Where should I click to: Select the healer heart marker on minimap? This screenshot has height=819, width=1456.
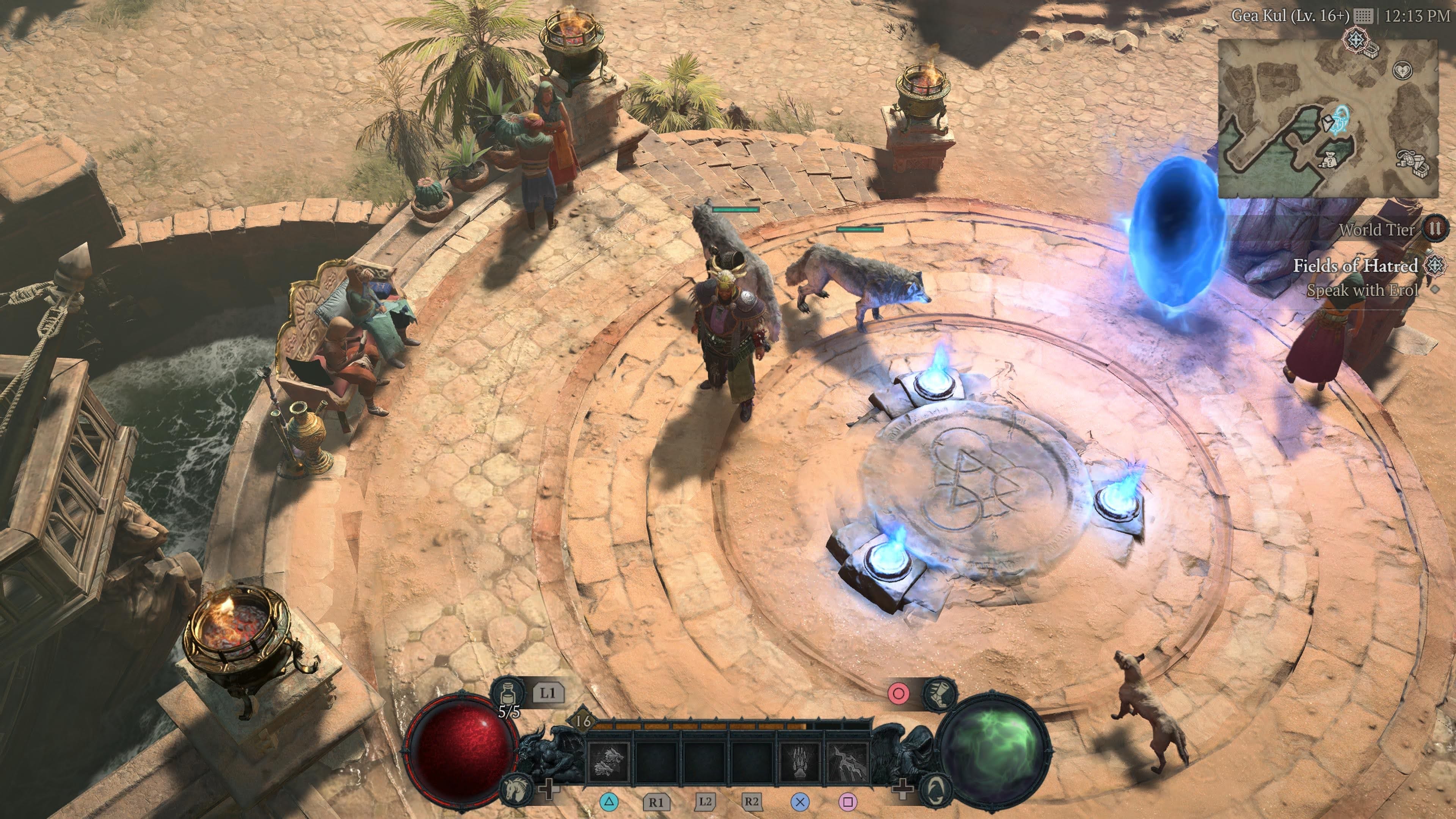pos(1402,71)
